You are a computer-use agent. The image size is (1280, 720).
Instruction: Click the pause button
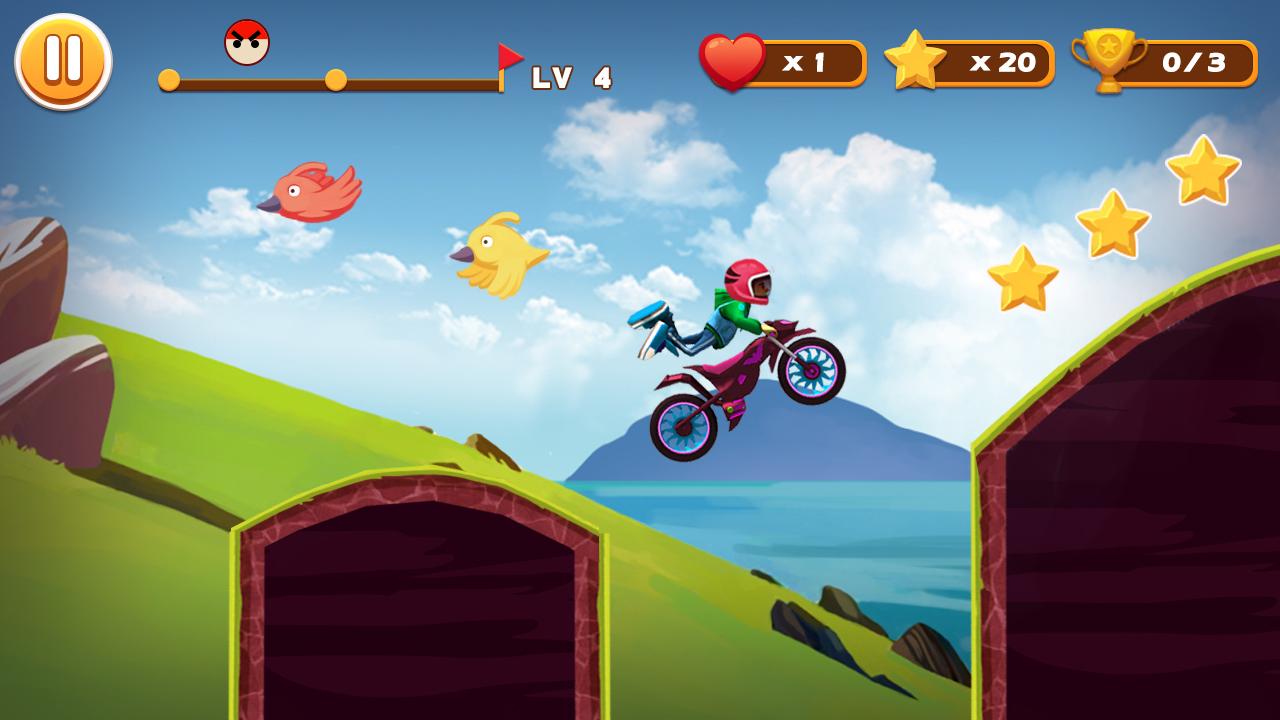(62, 61)
